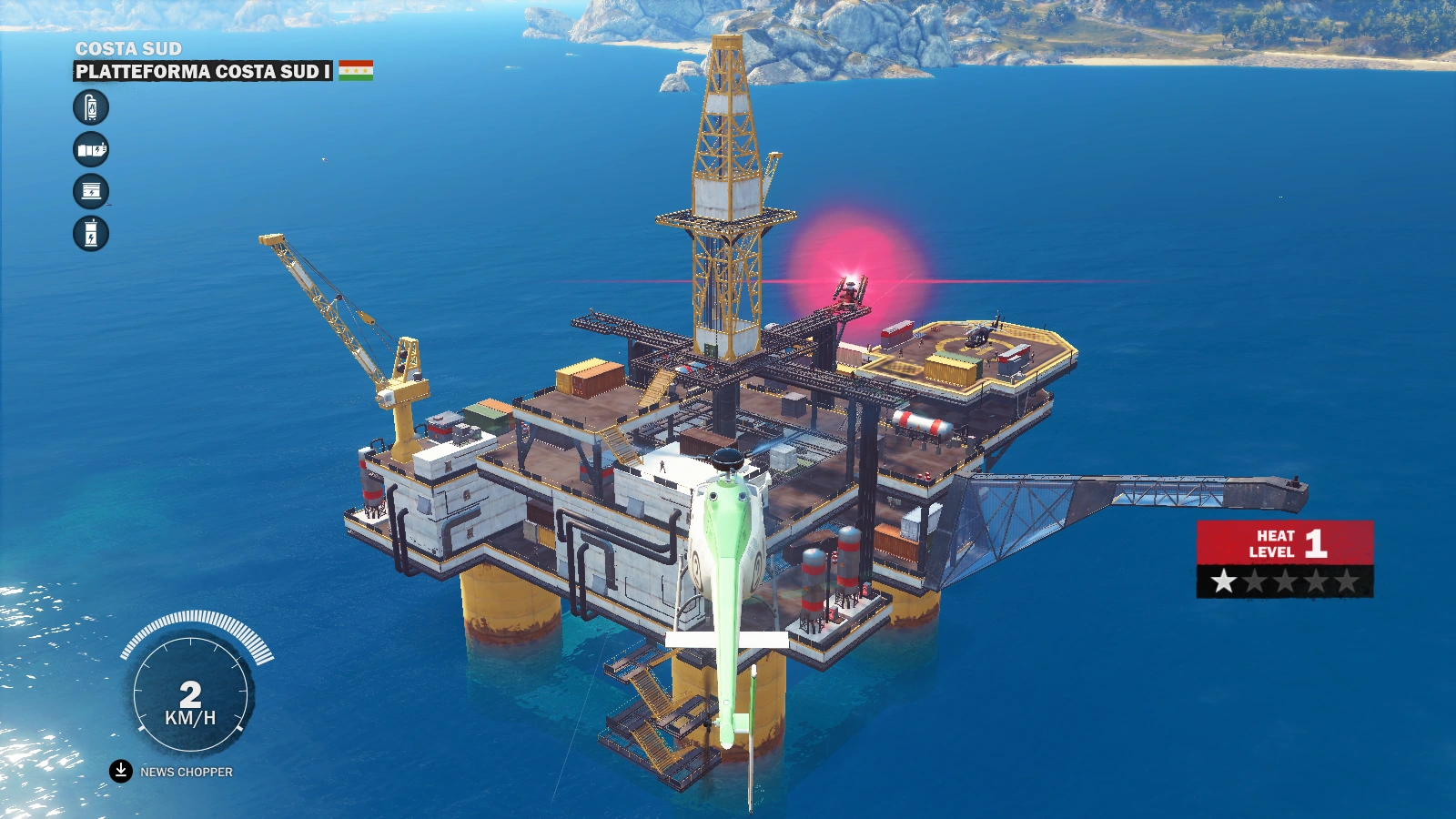The width and height of the screenshot is (1456, 819).
Task: Click the 2 in the speed dial center
Action: click(x=192, y=693)
